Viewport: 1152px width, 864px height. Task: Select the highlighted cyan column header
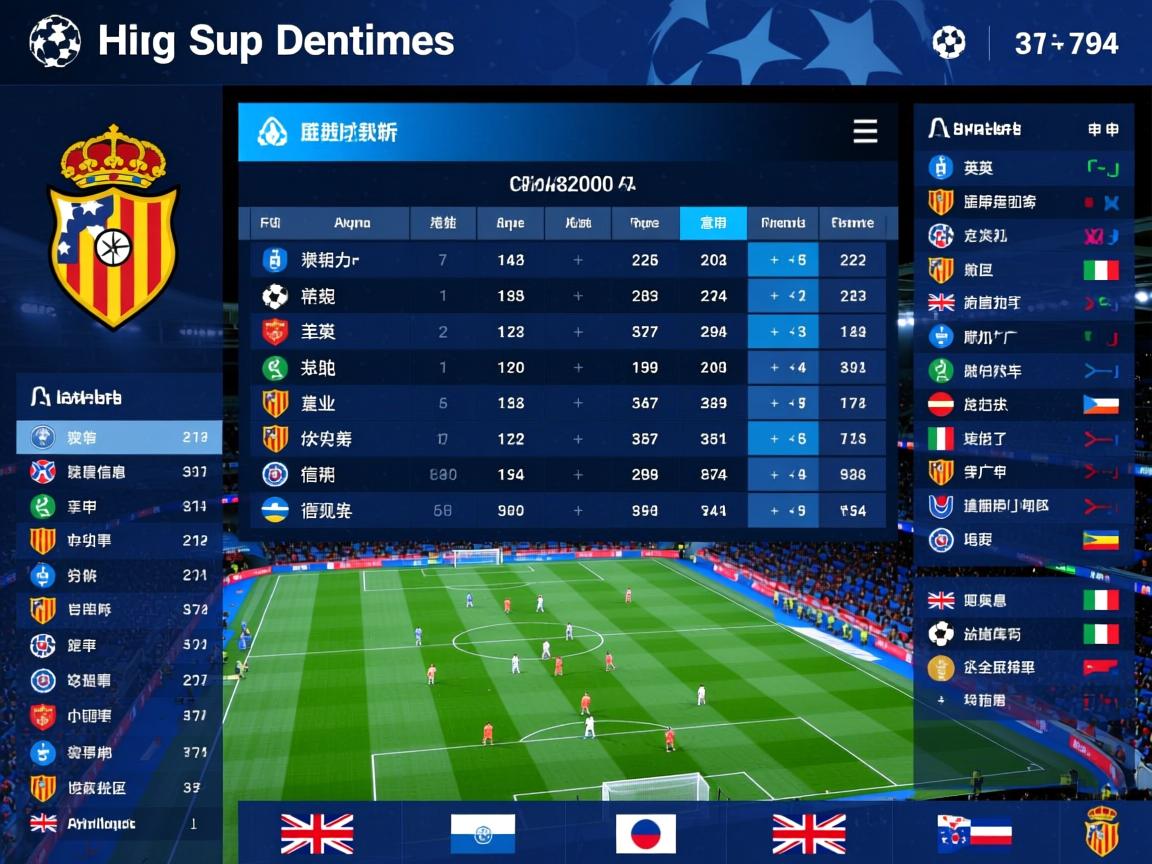coord(713,223)
